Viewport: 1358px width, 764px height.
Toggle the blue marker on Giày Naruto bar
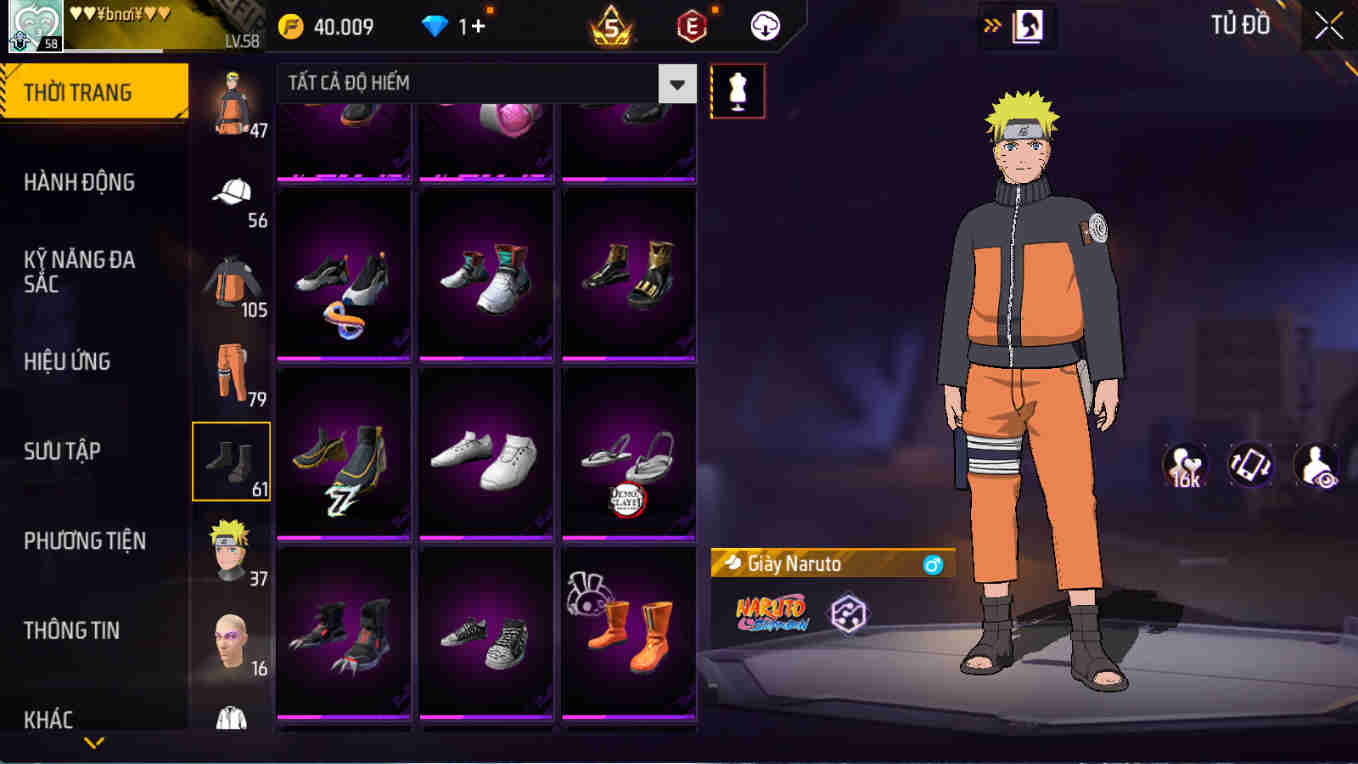click(x=933, y=563)
